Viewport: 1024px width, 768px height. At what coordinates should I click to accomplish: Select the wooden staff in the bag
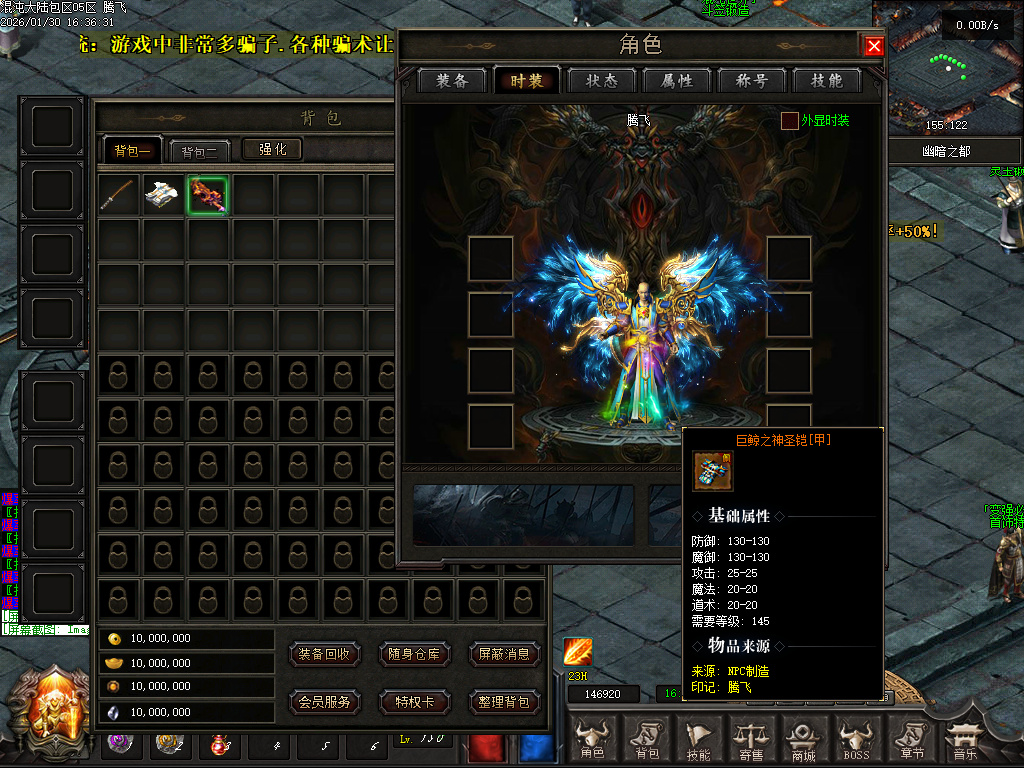tap(119, 195)
